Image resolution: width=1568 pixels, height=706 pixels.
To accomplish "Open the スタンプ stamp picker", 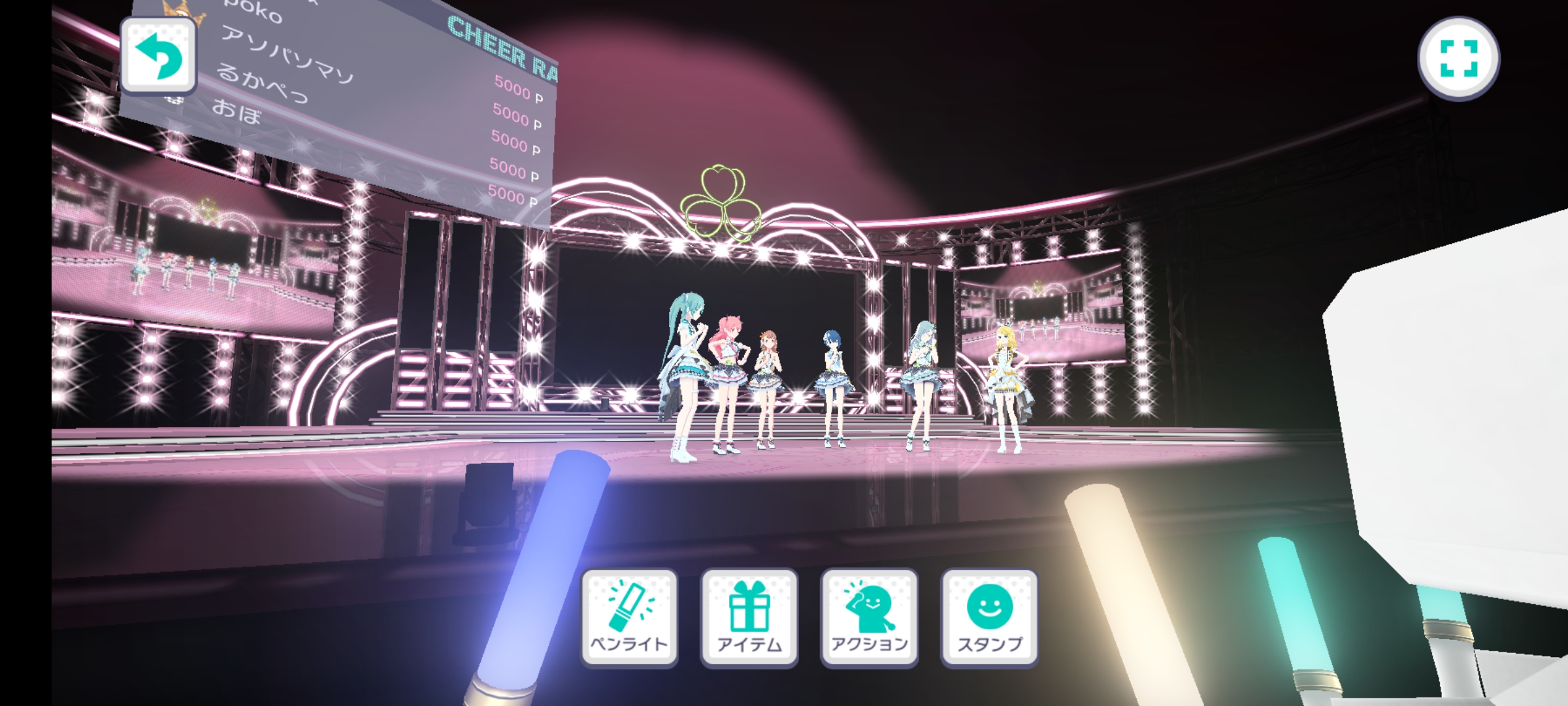I will coord(989,618).
